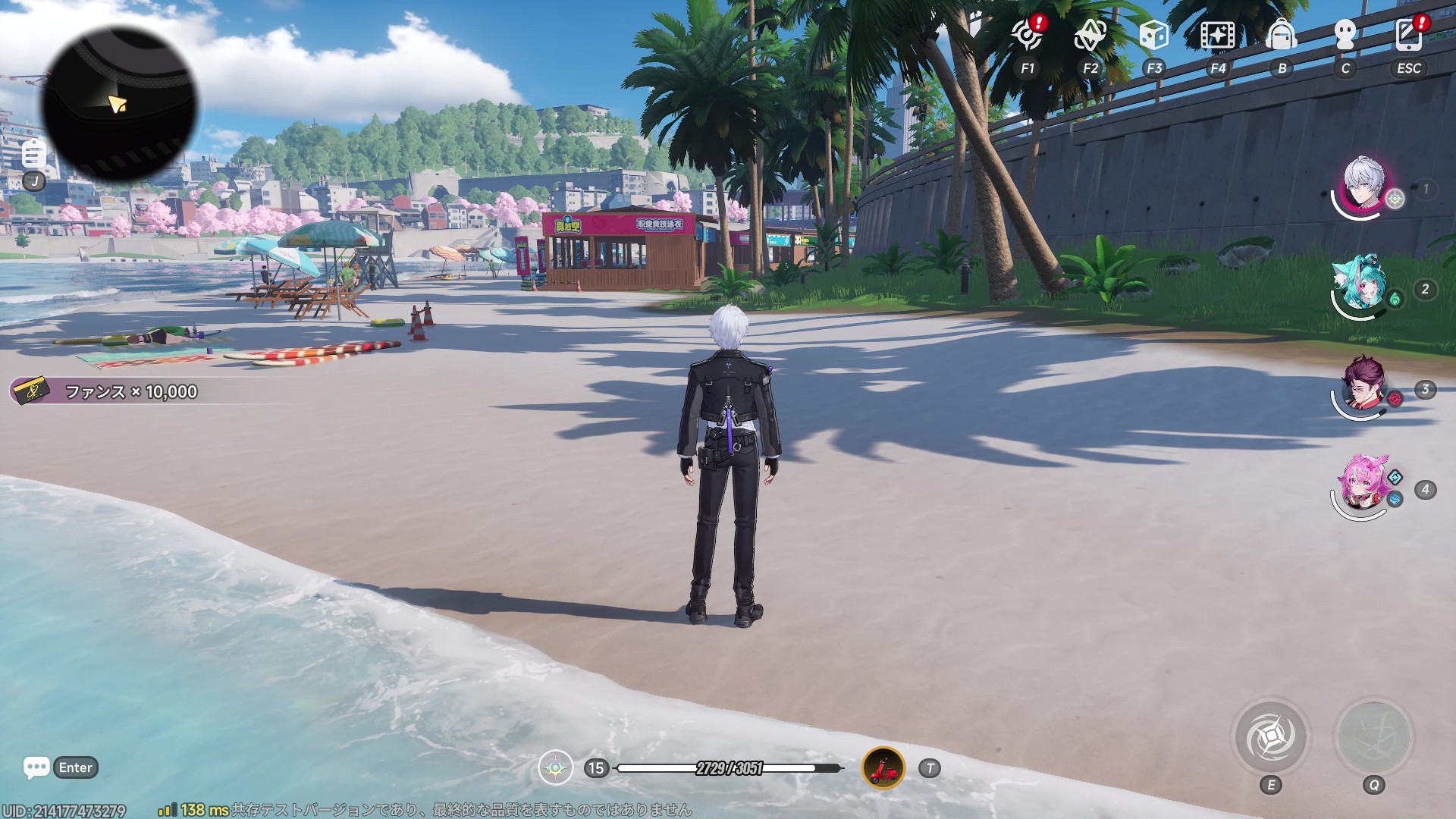Open the star emblem menu icon
The width and height of the screenshot is (1456, 819).
tap(1090, 36)
